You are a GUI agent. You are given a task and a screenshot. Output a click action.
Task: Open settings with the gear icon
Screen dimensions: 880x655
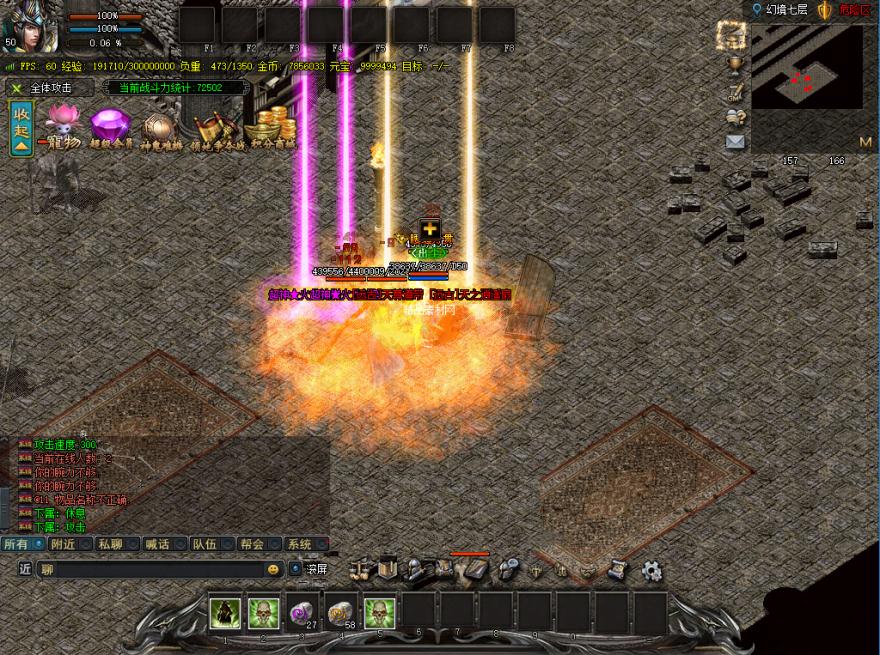point(652,571)
